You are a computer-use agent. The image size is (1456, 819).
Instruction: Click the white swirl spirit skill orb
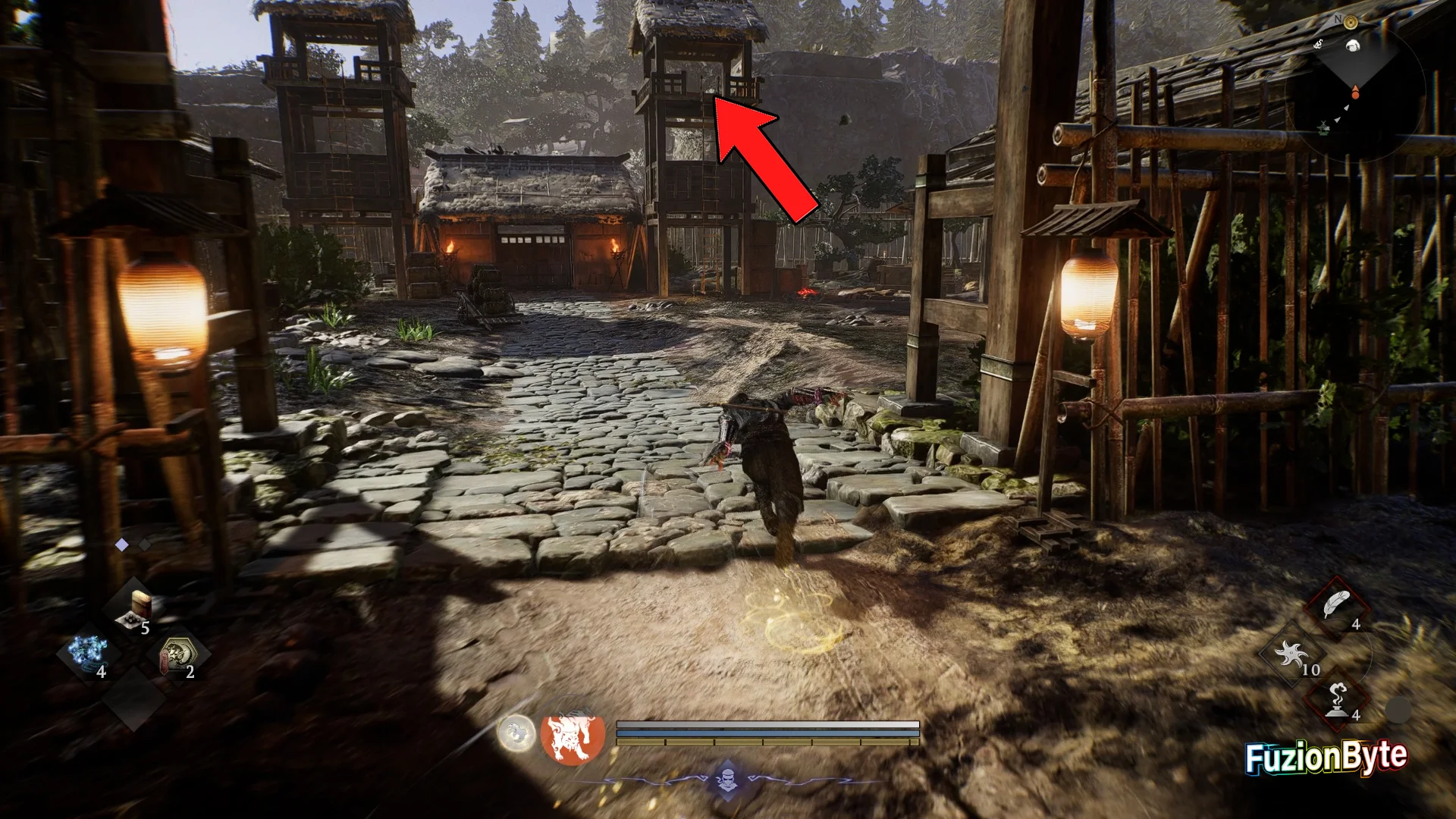[516, 733]
